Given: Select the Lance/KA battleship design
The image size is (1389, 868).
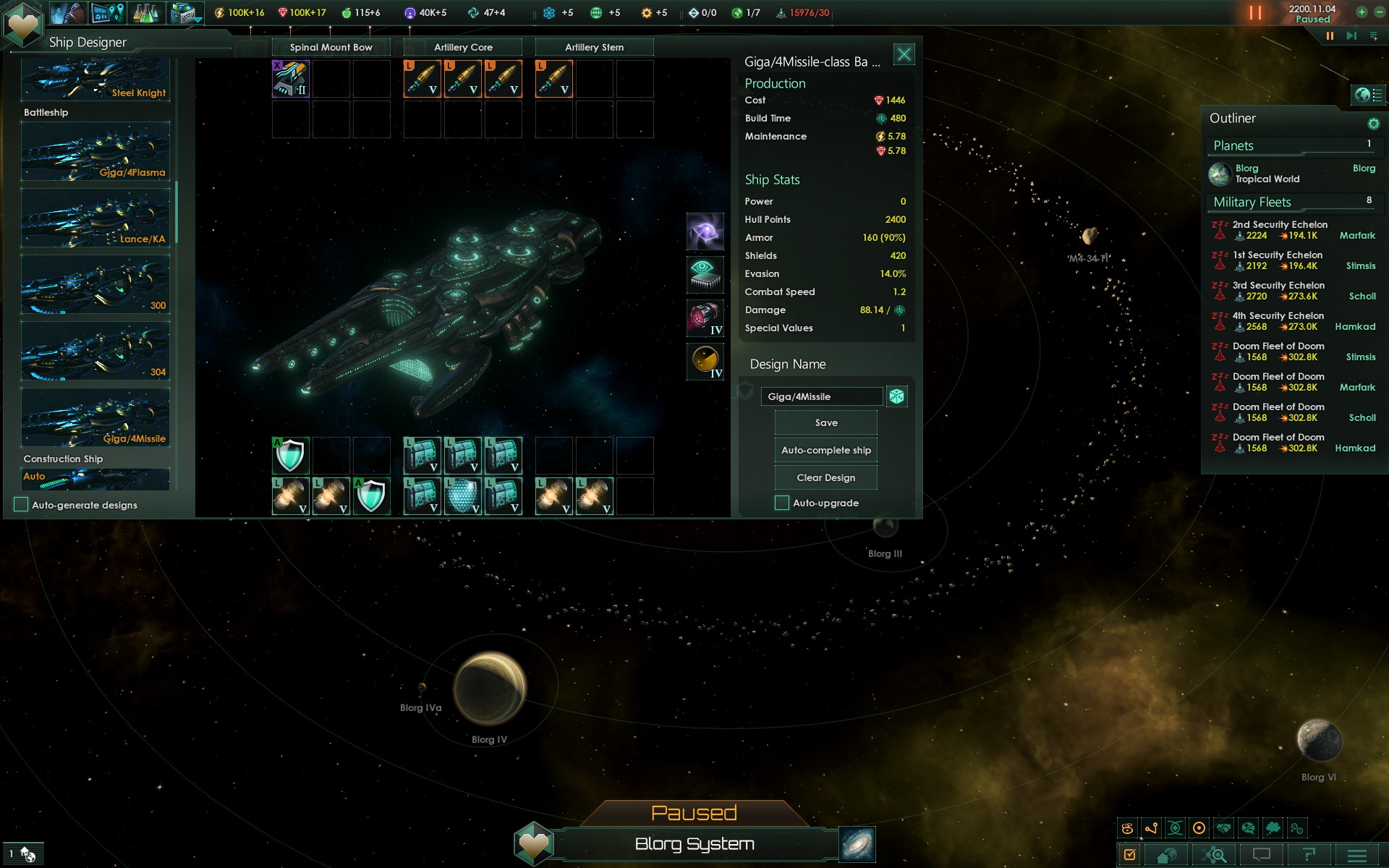Looking at the screenshot, I should (95, 218).
